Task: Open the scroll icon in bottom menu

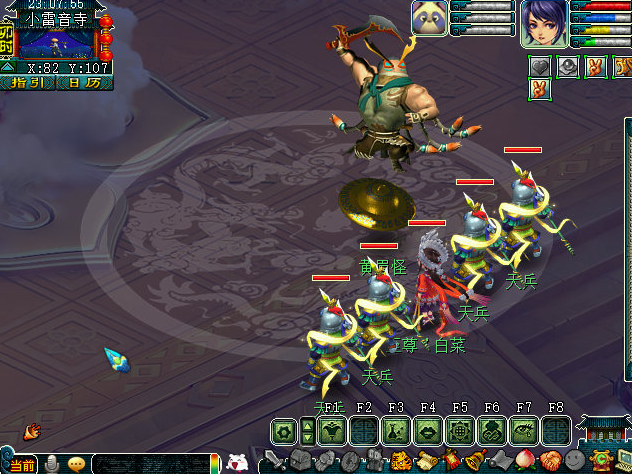Action: click(x=425, y=462)
